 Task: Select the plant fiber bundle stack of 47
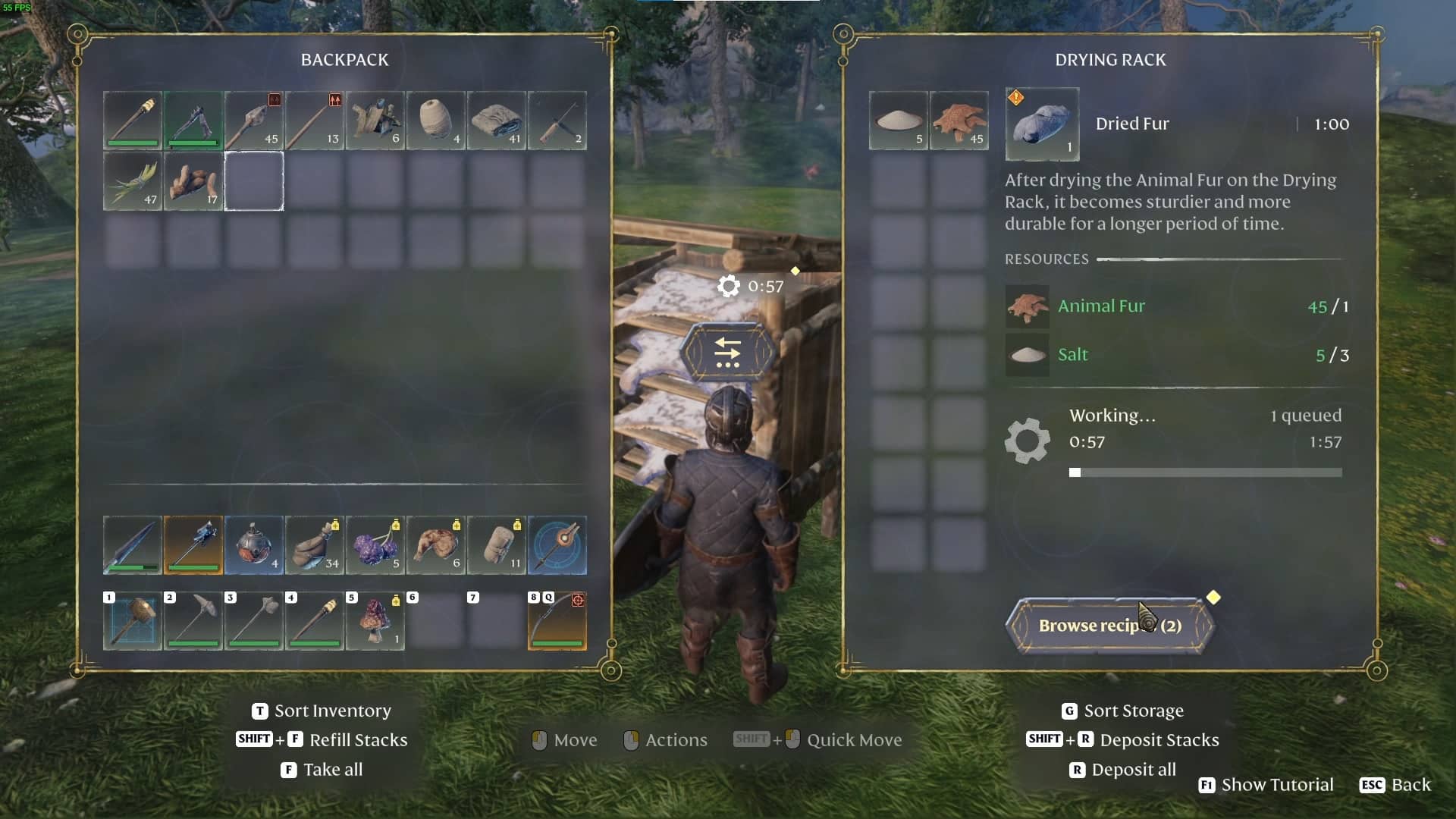tap(133, 181)
